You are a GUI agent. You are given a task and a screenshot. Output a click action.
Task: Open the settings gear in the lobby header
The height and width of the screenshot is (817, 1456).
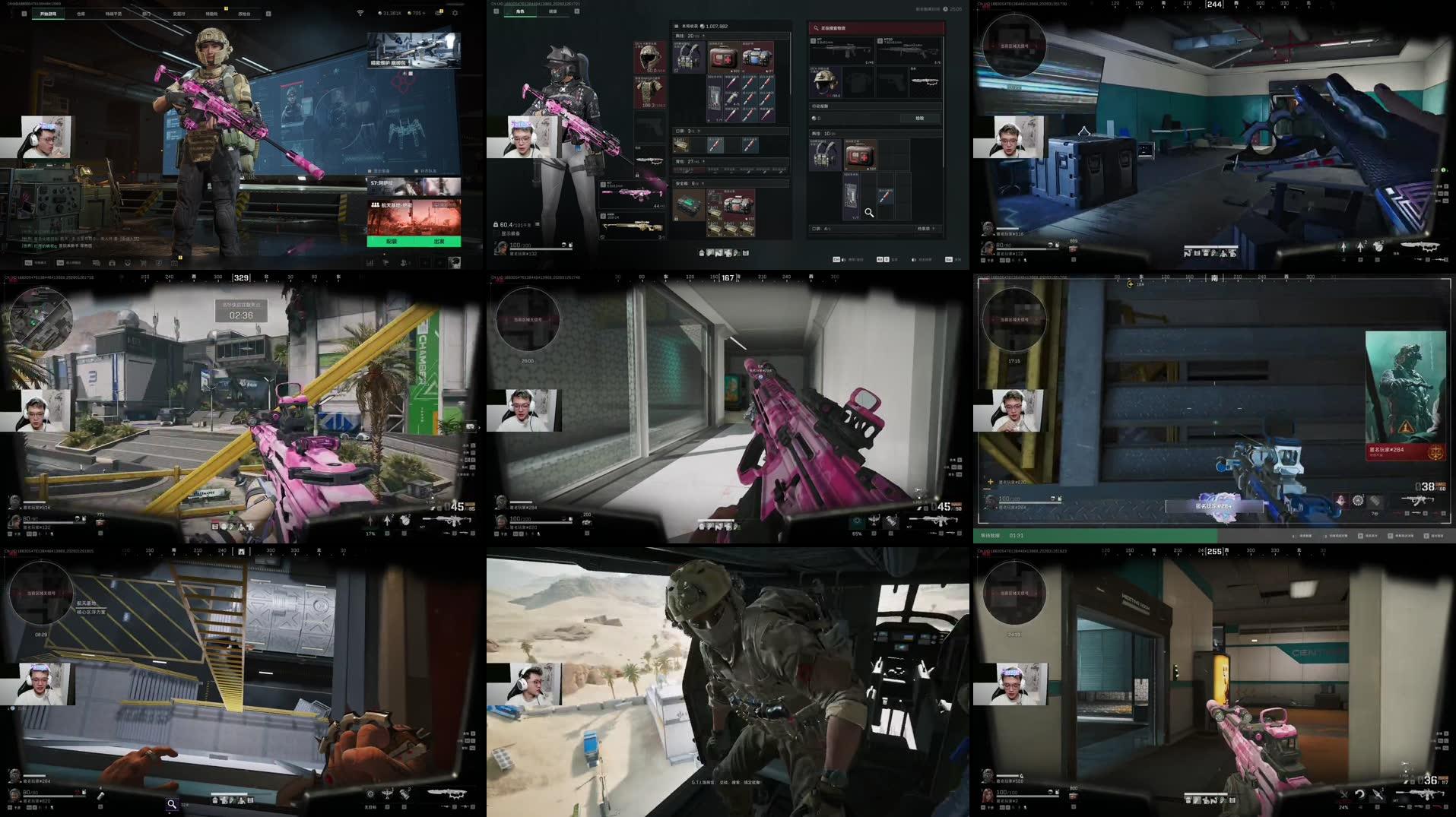click(x=455, y=13)
